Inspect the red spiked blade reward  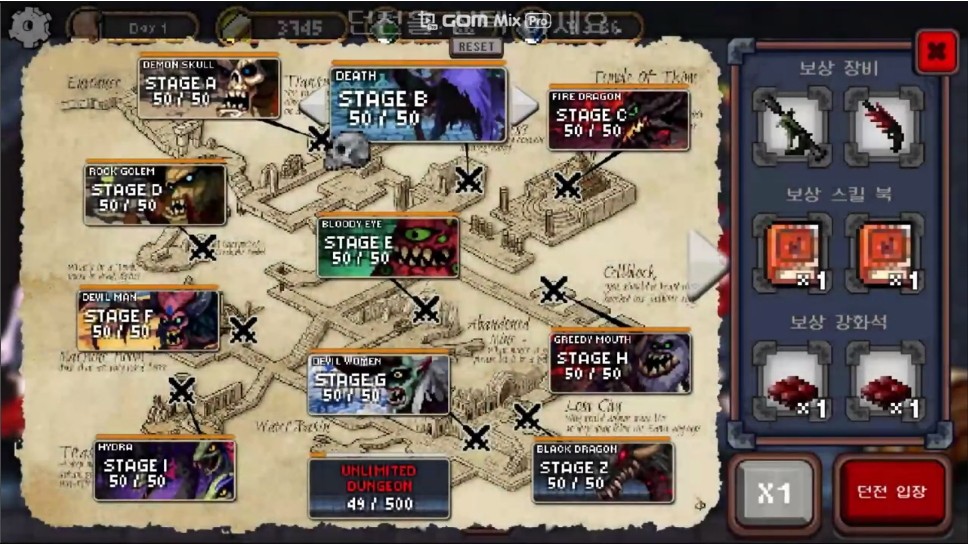[x=882, y=126]
